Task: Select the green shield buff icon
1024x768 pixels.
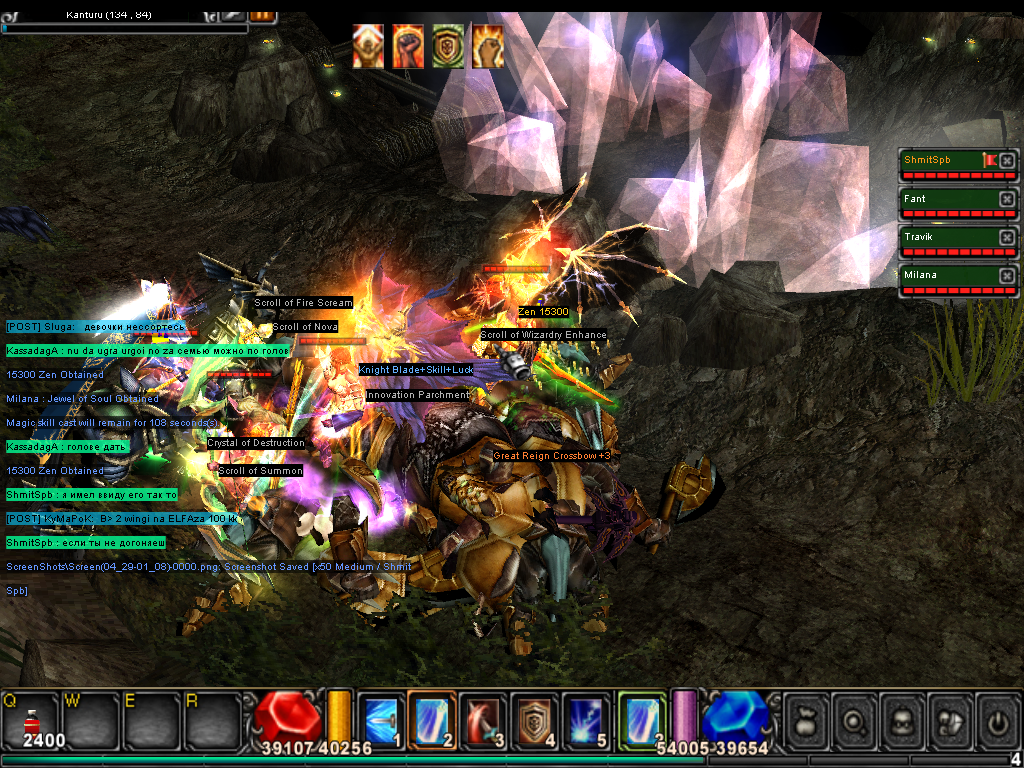Action: click(x=447, y=46)
